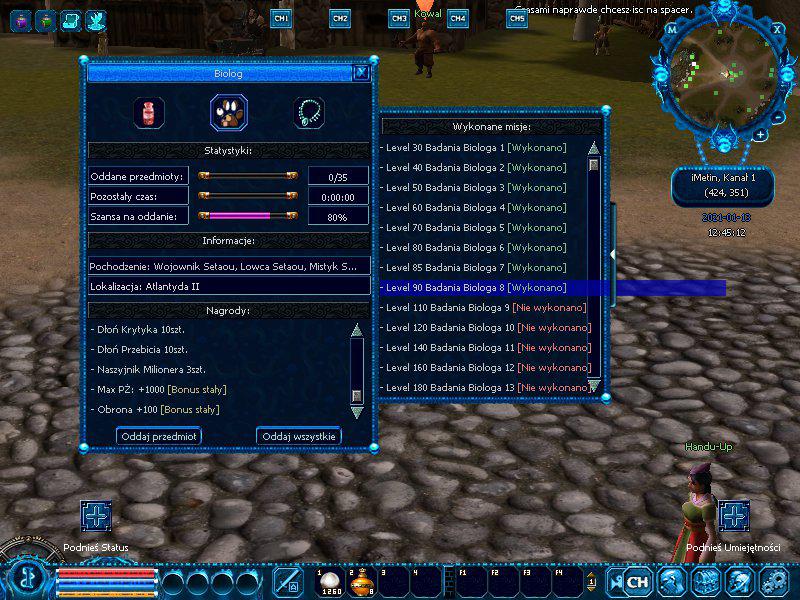Switch to channel CH3
The image size is (800, 600).
399,18
